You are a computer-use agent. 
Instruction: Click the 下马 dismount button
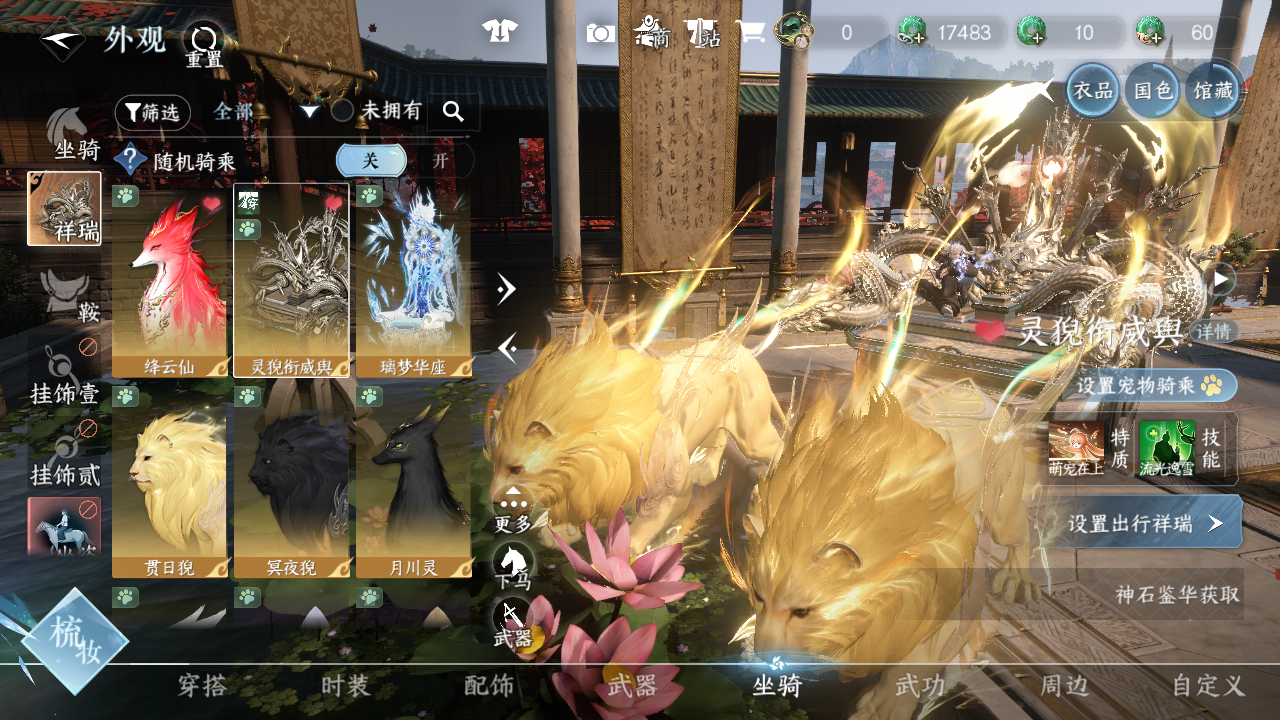point(514,567)
